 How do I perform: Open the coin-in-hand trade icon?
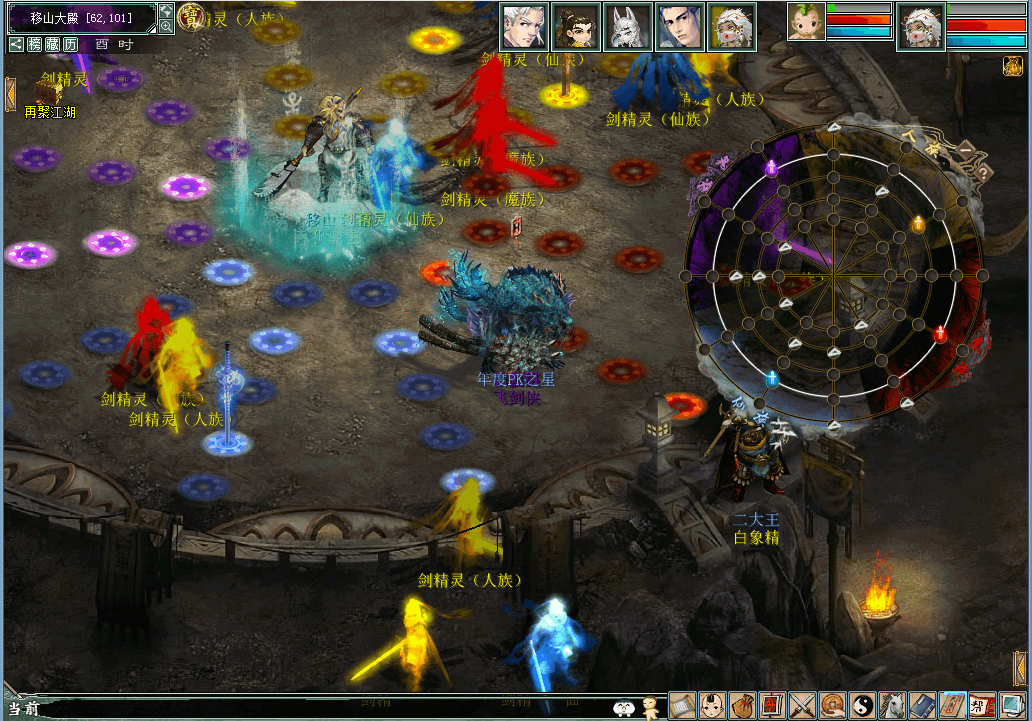coord(832,705)
